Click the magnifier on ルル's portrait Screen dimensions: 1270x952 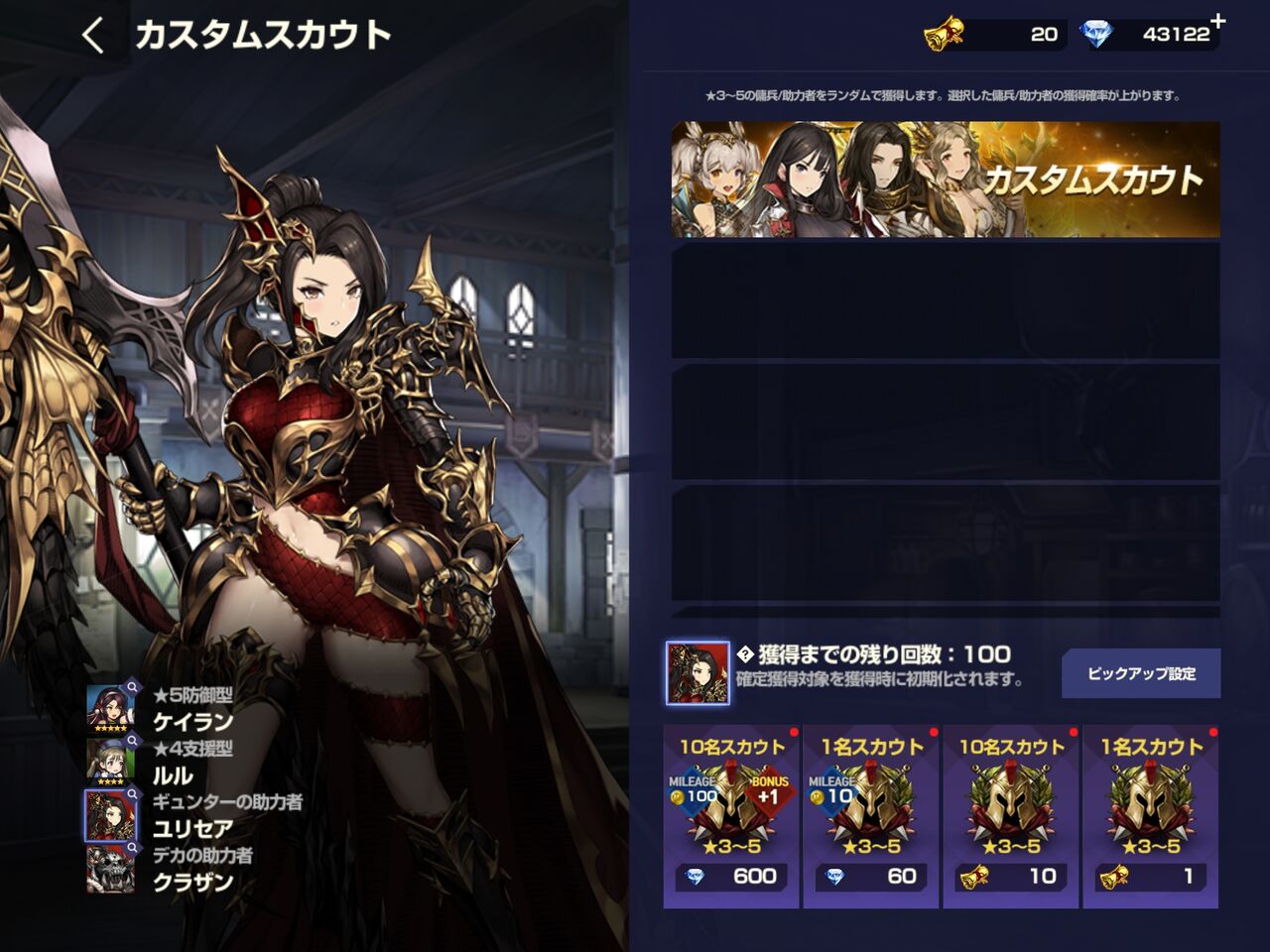click(x=132, y=740)
